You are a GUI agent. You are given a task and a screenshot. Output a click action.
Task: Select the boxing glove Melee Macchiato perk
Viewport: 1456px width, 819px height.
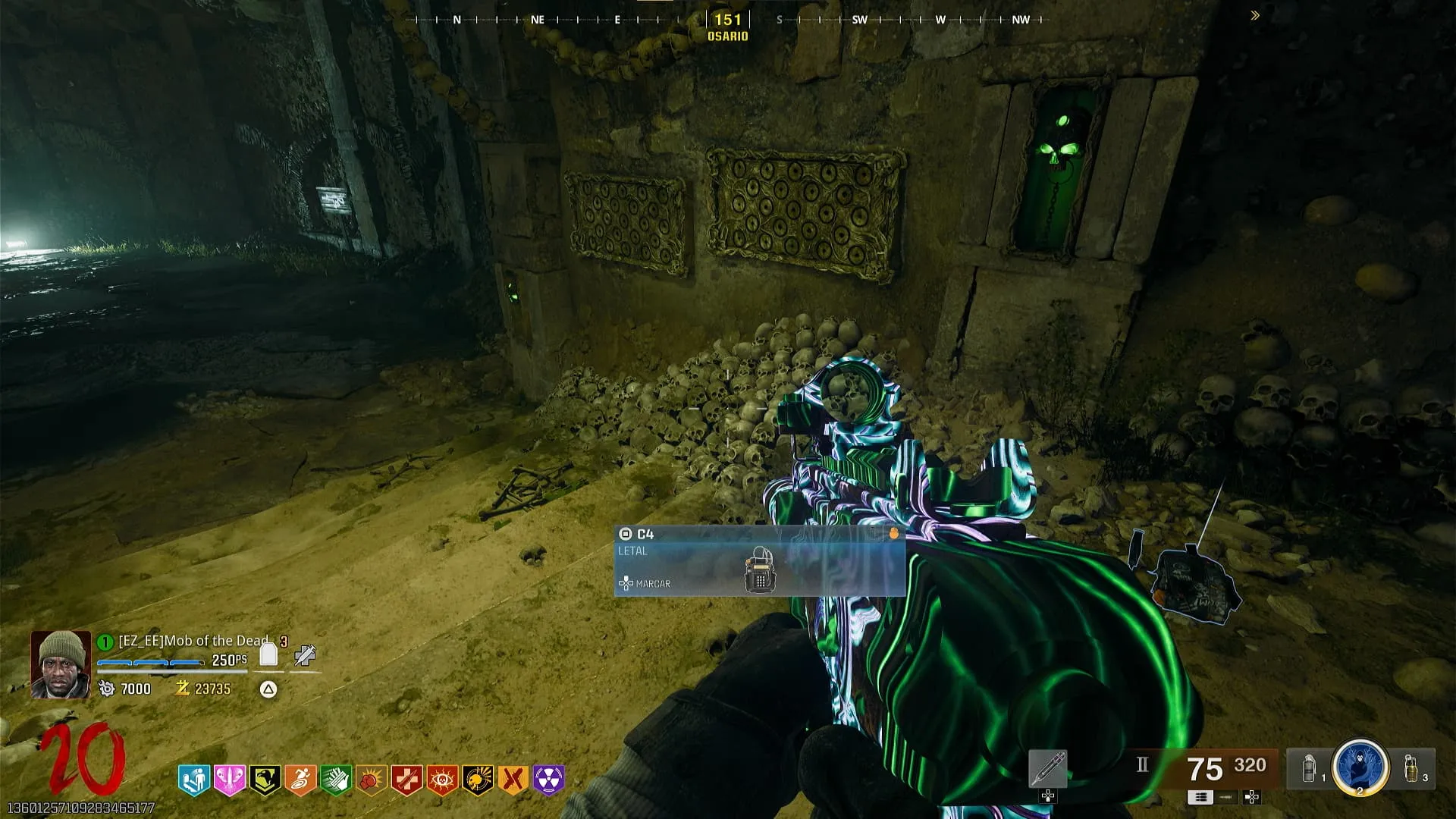[372, 779]
